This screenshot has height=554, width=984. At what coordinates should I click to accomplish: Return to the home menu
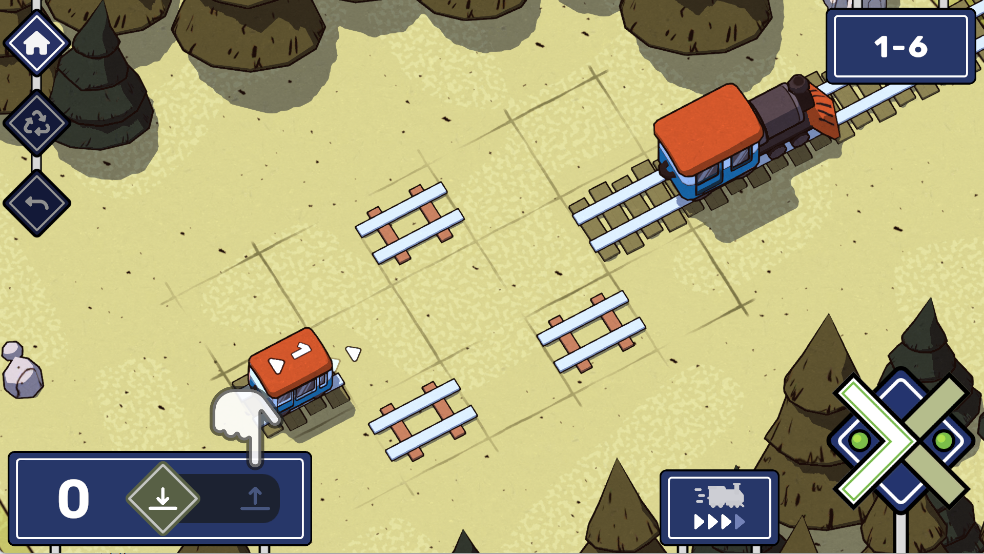(x=37, y=43)
